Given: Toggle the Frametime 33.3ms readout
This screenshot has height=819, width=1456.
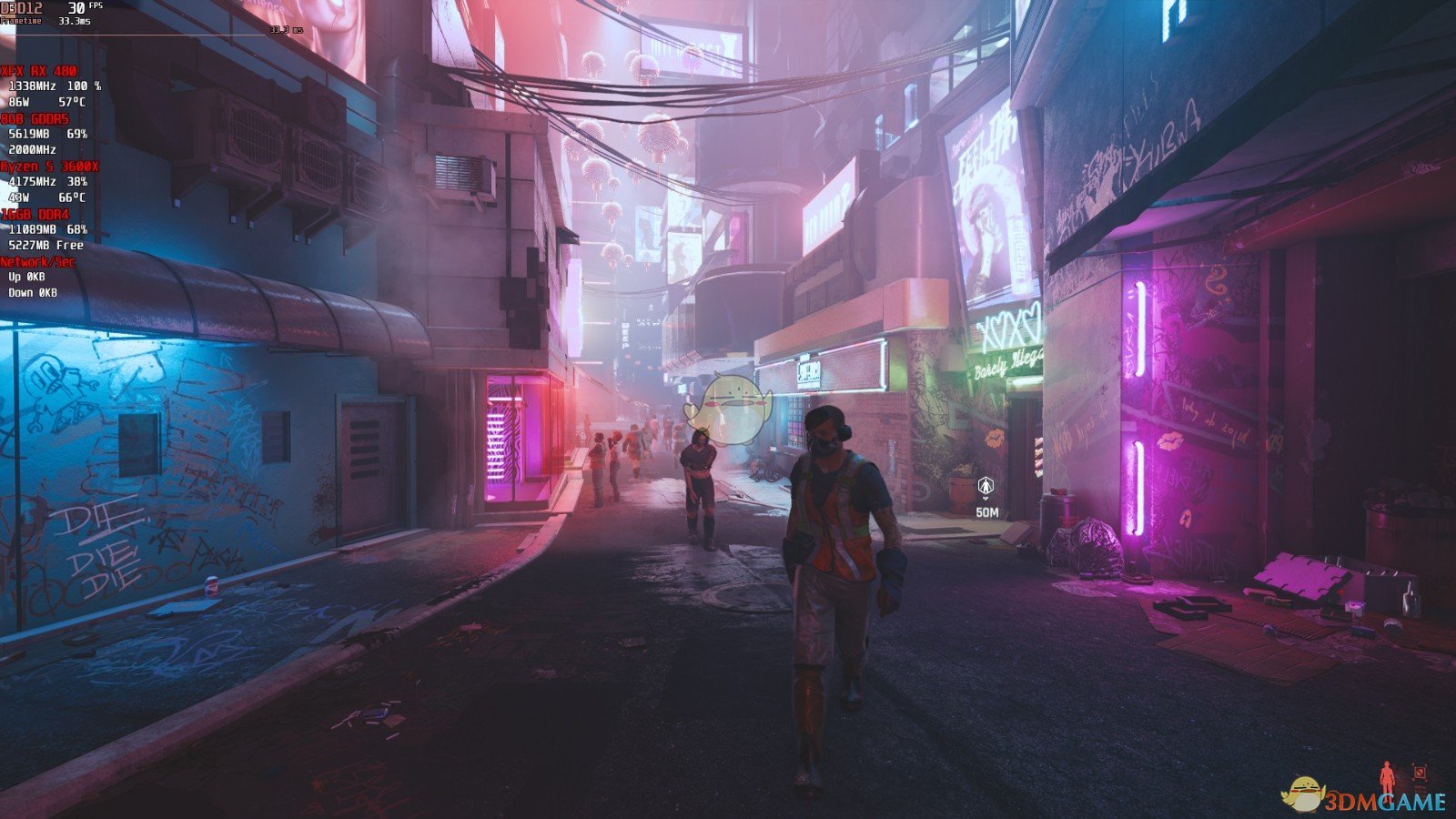Looking at the screenshot, I should [x=74, y=21].
